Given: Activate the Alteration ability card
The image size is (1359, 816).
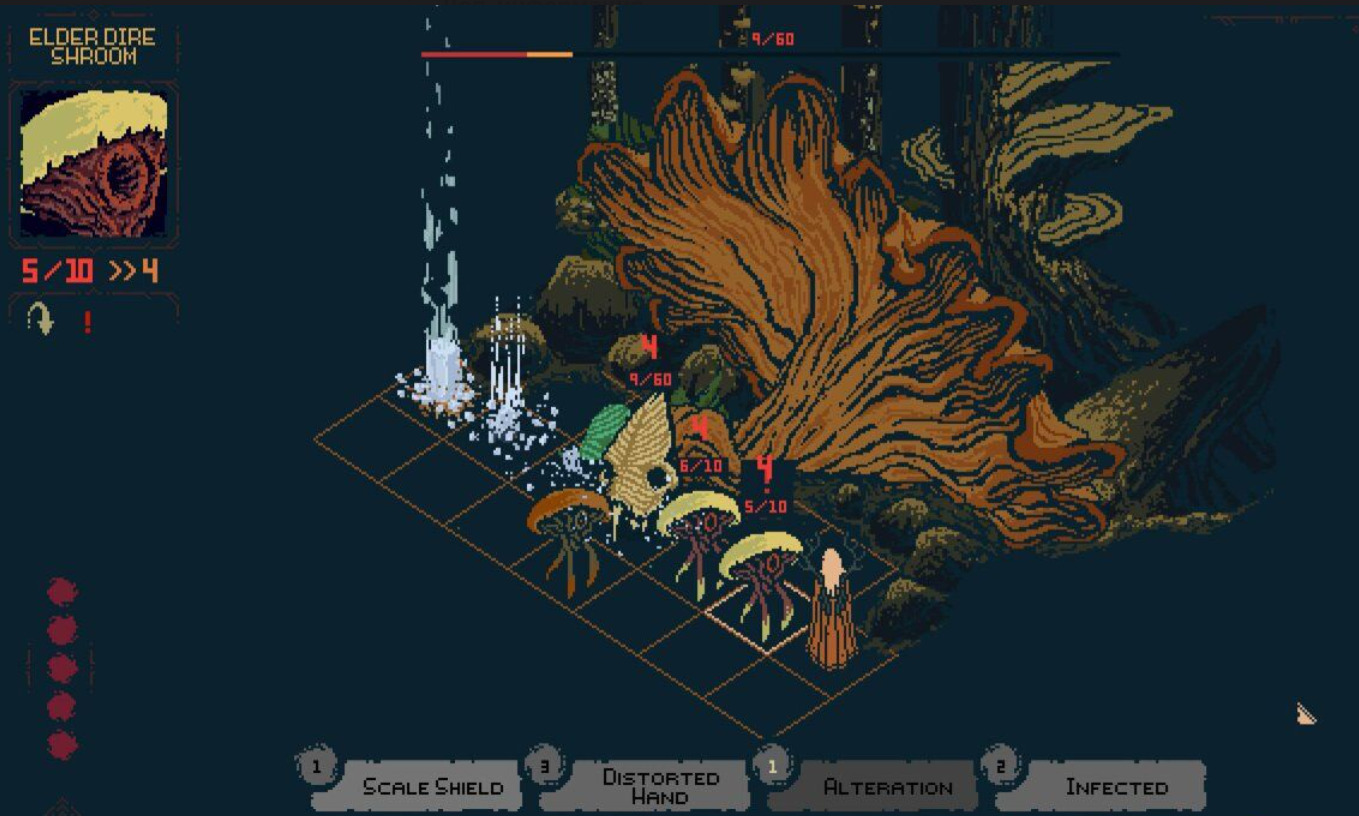Looking at the screenshot, I should (x=886, y=786).
